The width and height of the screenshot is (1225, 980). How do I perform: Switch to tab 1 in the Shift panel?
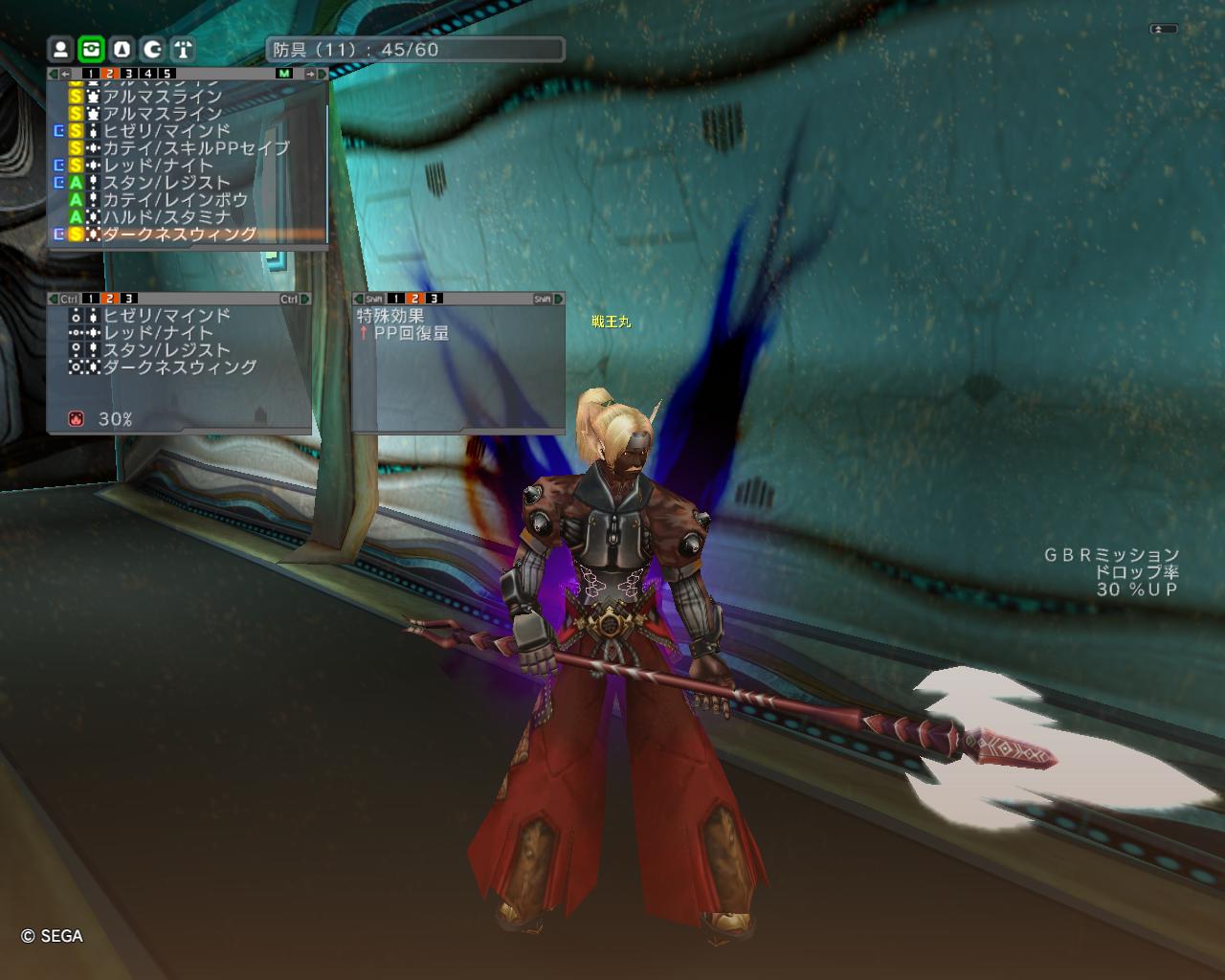395,299
